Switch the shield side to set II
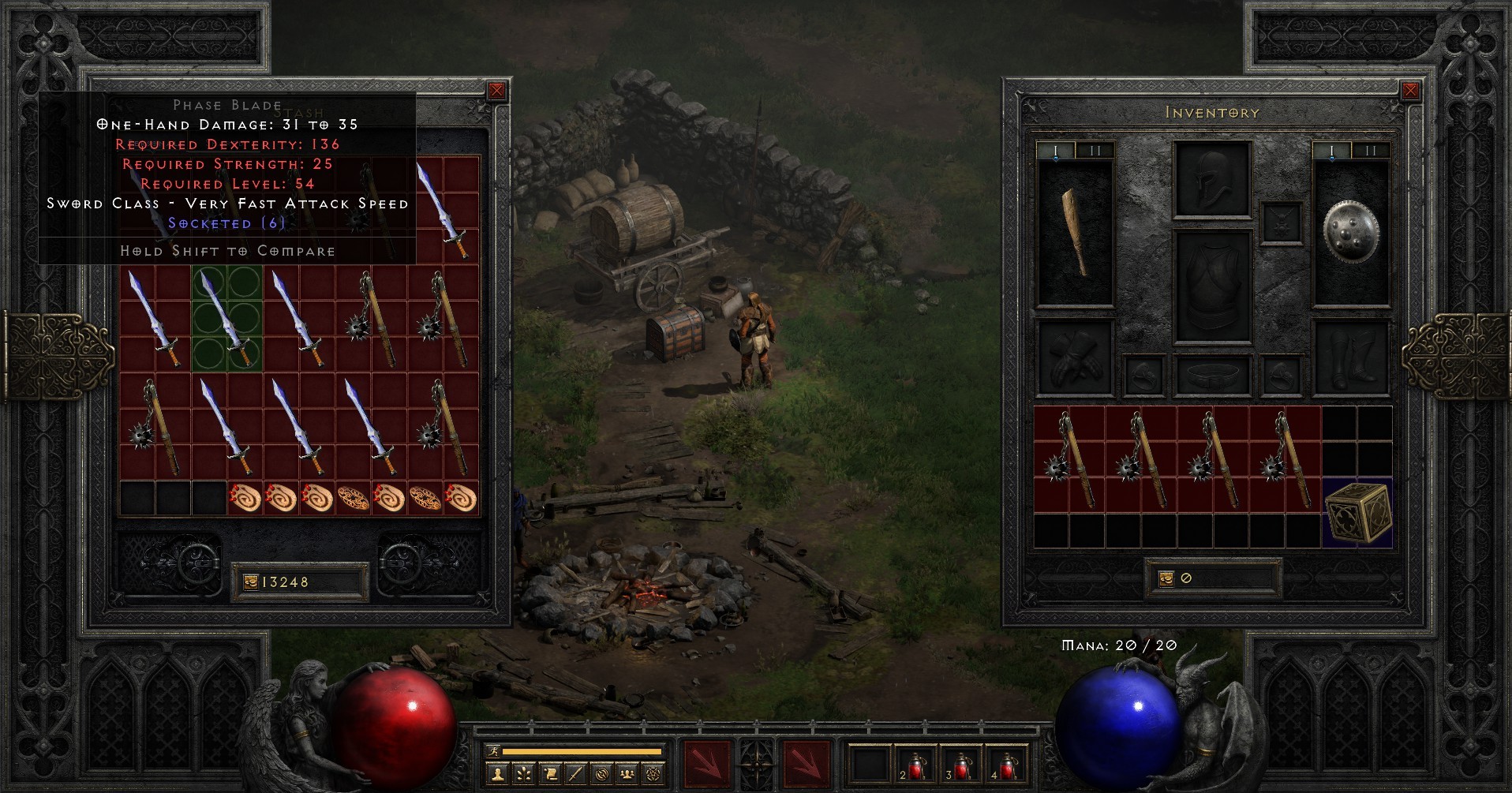Image resolution: width=1512 pixels, height=793 pixels. point(1371,150)
